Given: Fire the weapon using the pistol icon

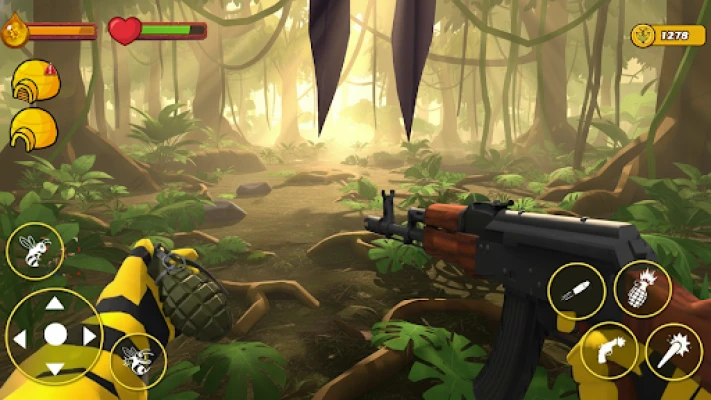Looking at the screenshot, I should (x=609, y=351).
